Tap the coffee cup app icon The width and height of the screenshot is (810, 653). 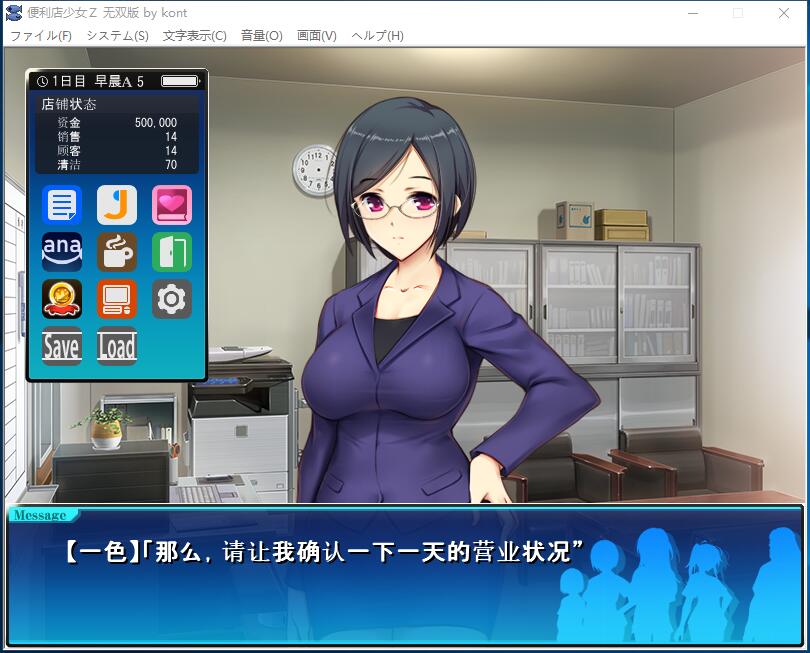(117, 252)
